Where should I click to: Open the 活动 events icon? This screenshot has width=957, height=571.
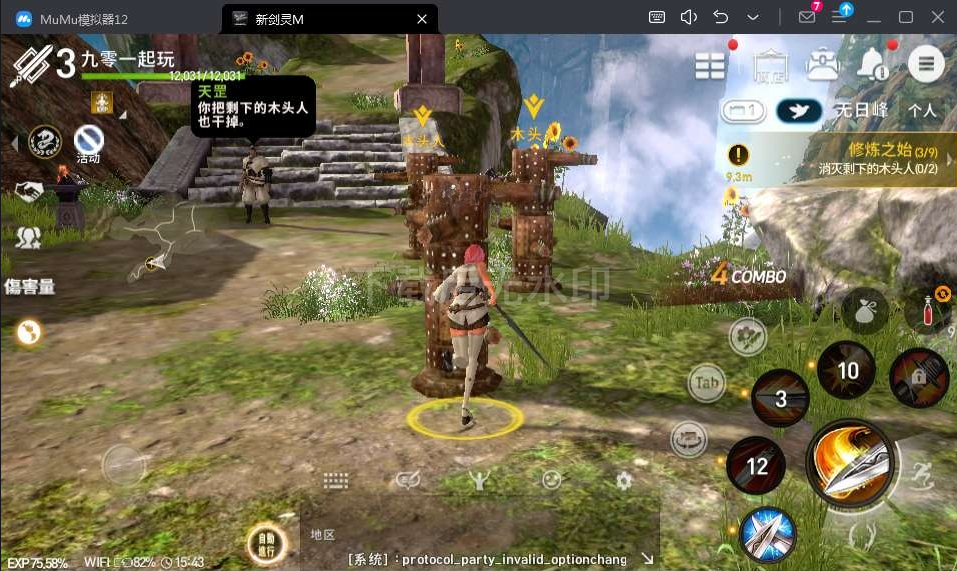click(x=88, y=143)
